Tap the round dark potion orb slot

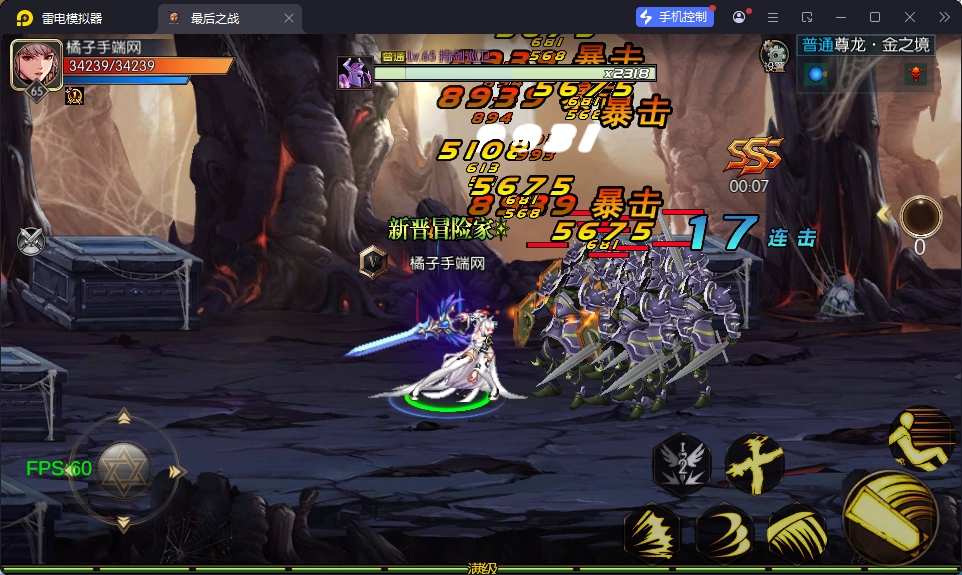coord(919,216)
